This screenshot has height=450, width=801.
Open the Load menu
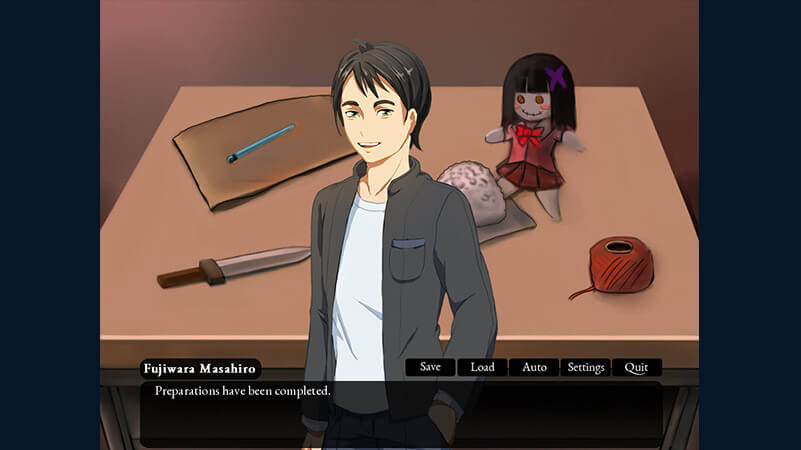coord(482,367)
